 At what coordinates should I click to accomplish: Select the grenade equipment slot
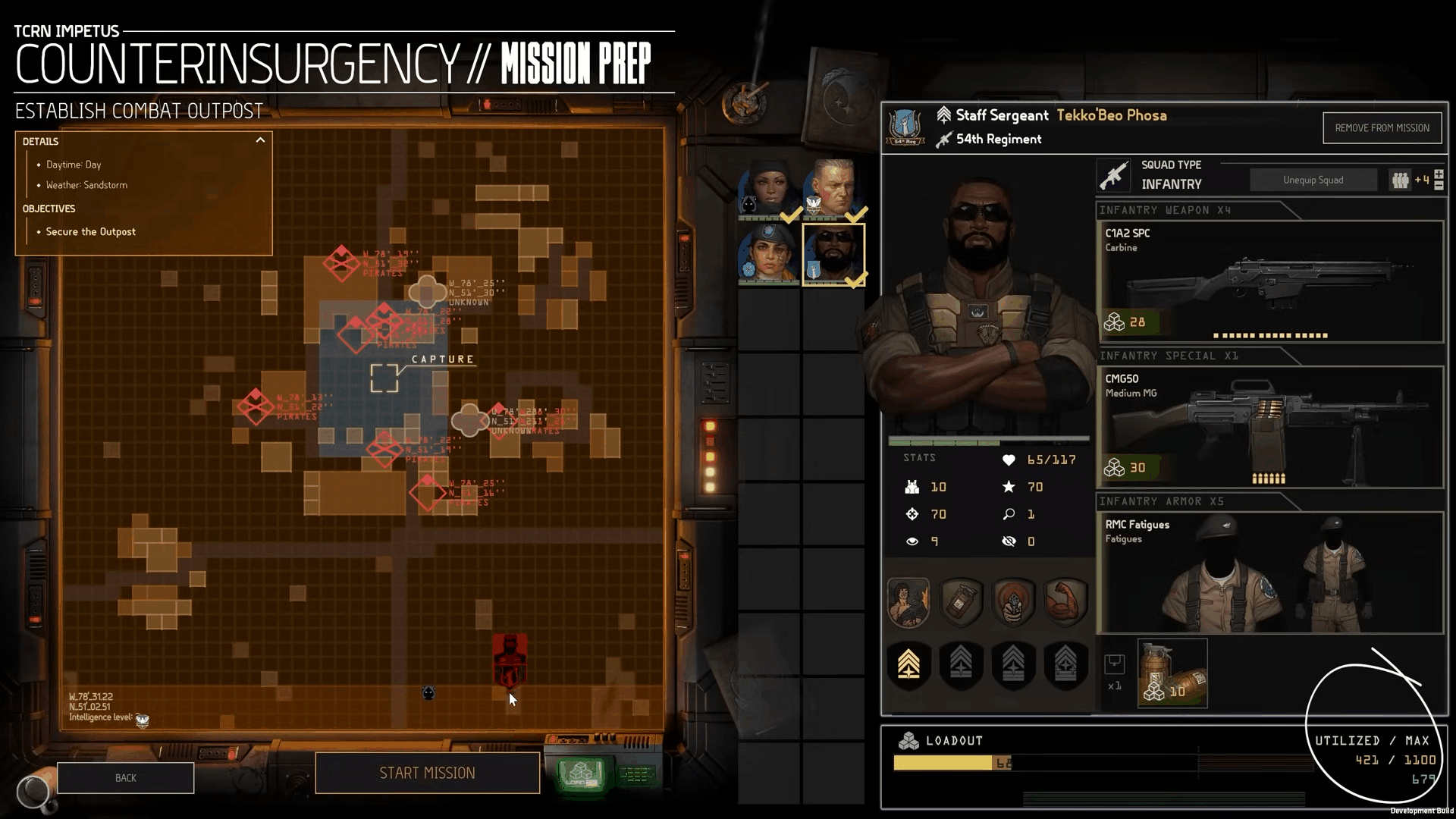1172,673
